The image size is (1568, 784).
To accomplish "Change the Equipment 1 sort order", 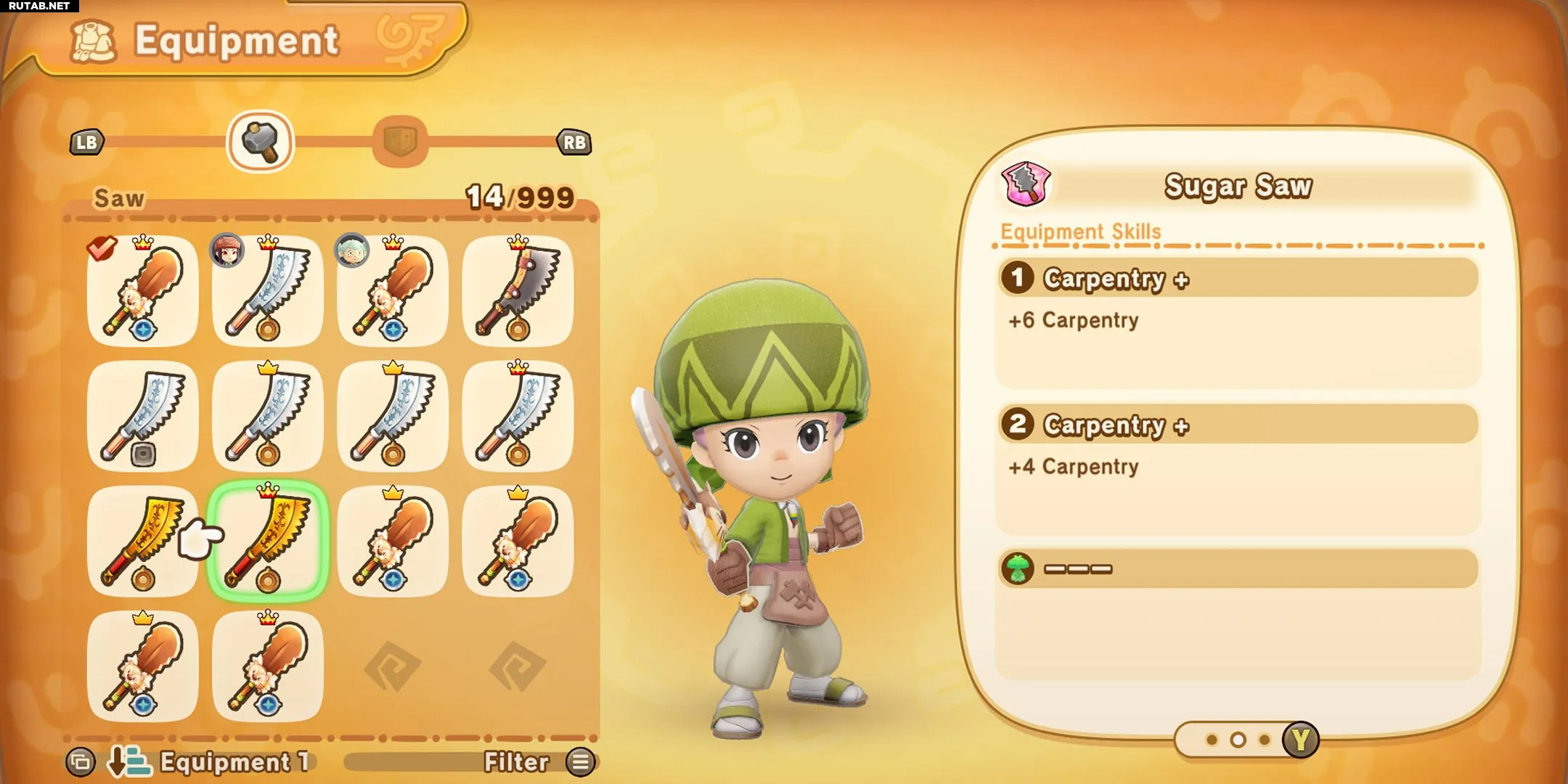I will (211, 761).
